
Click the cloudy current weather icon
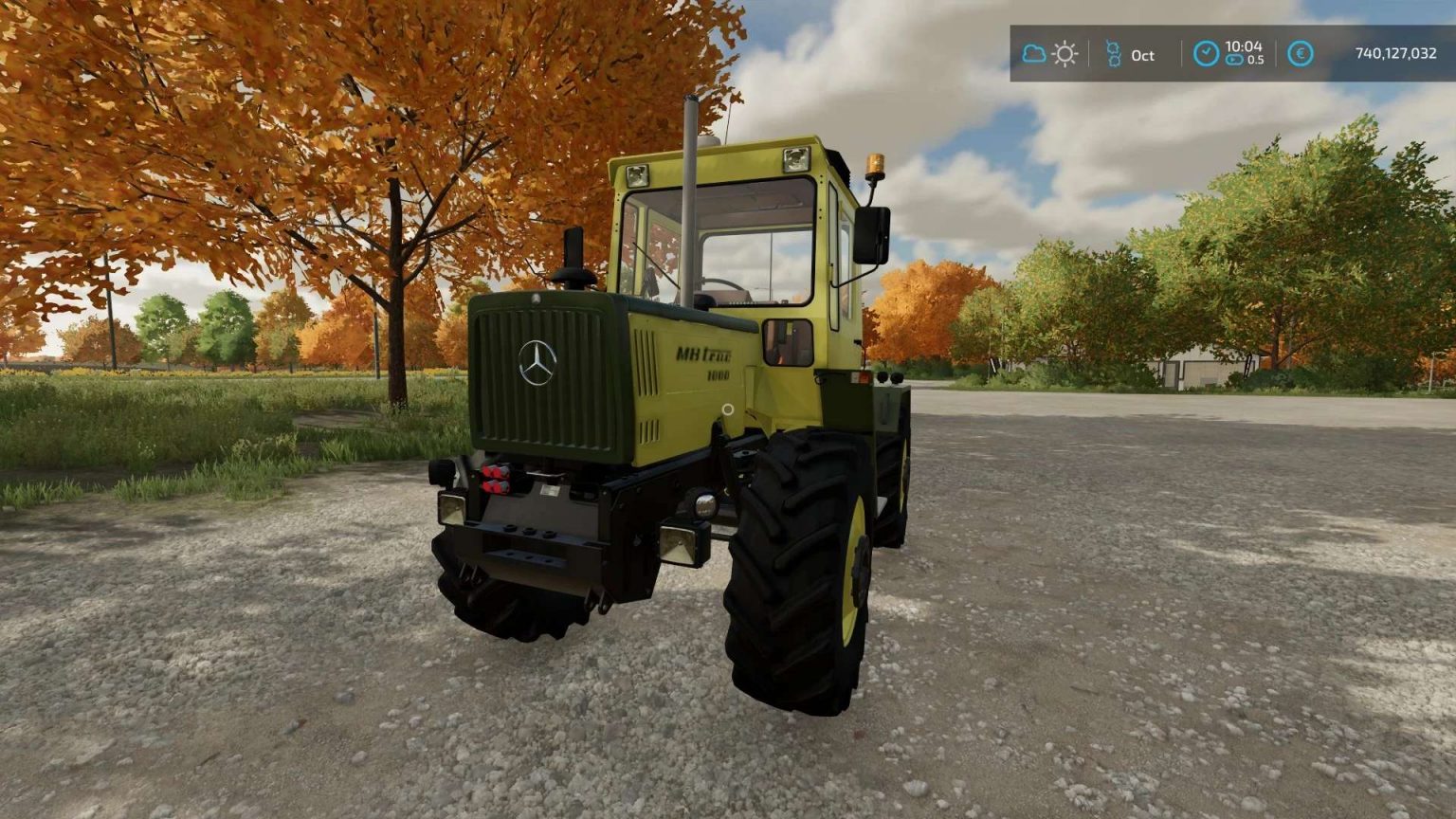coord(1034,53)
